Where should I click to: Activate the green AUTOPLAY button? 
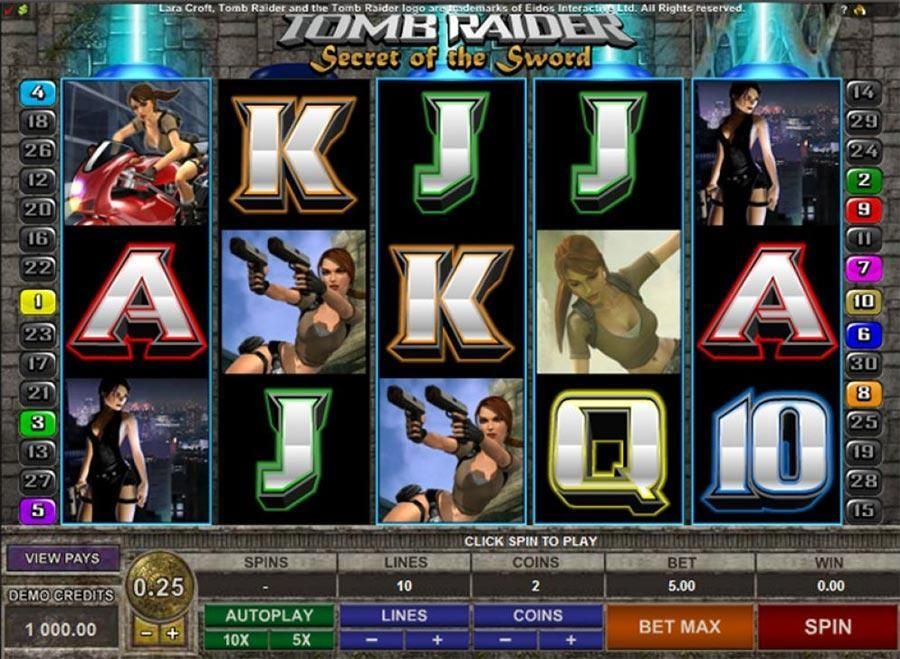point(269,615)
